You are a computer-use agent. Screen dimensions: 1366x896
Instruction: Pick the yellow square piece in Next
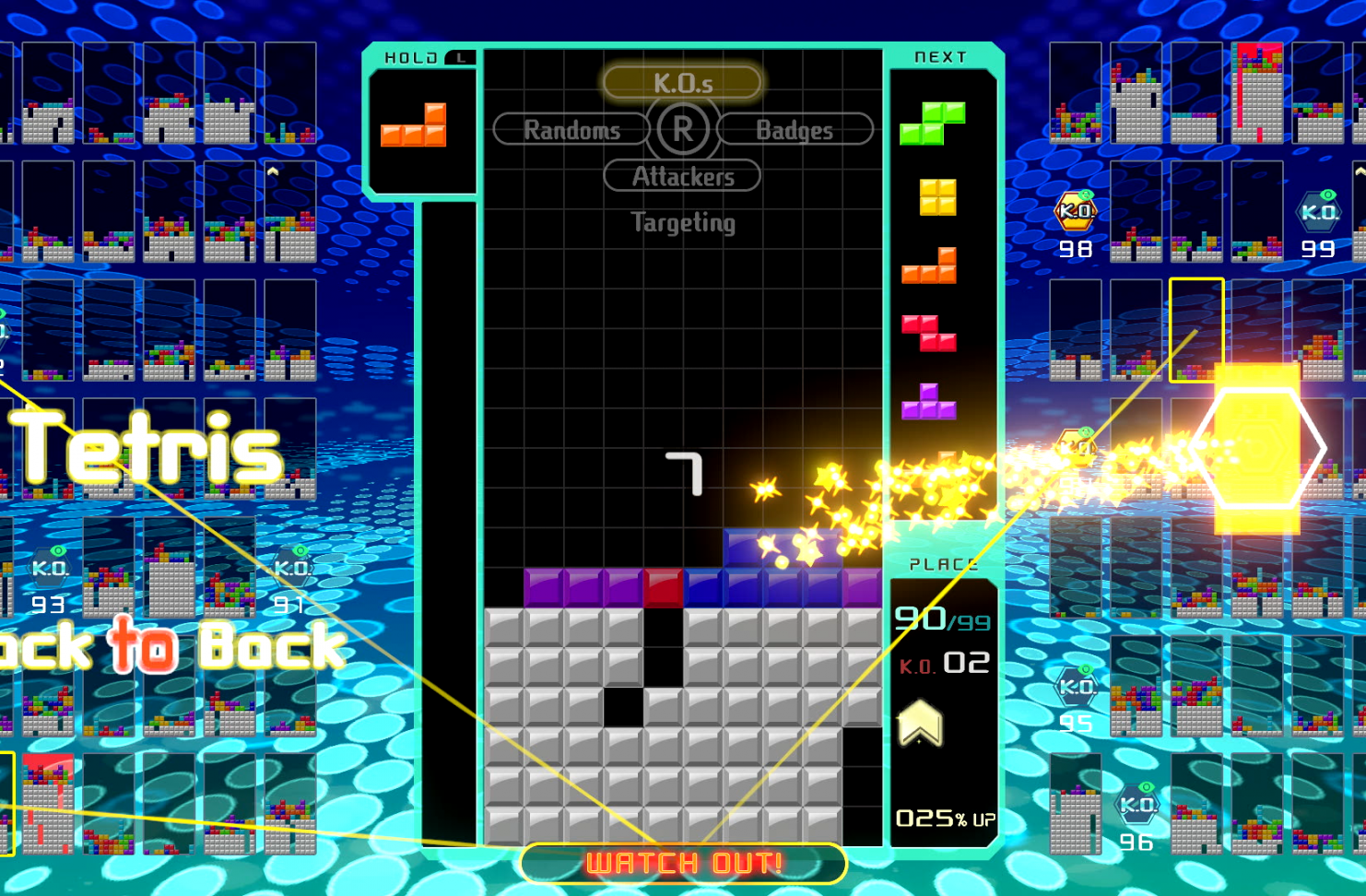tap(937, 197)
